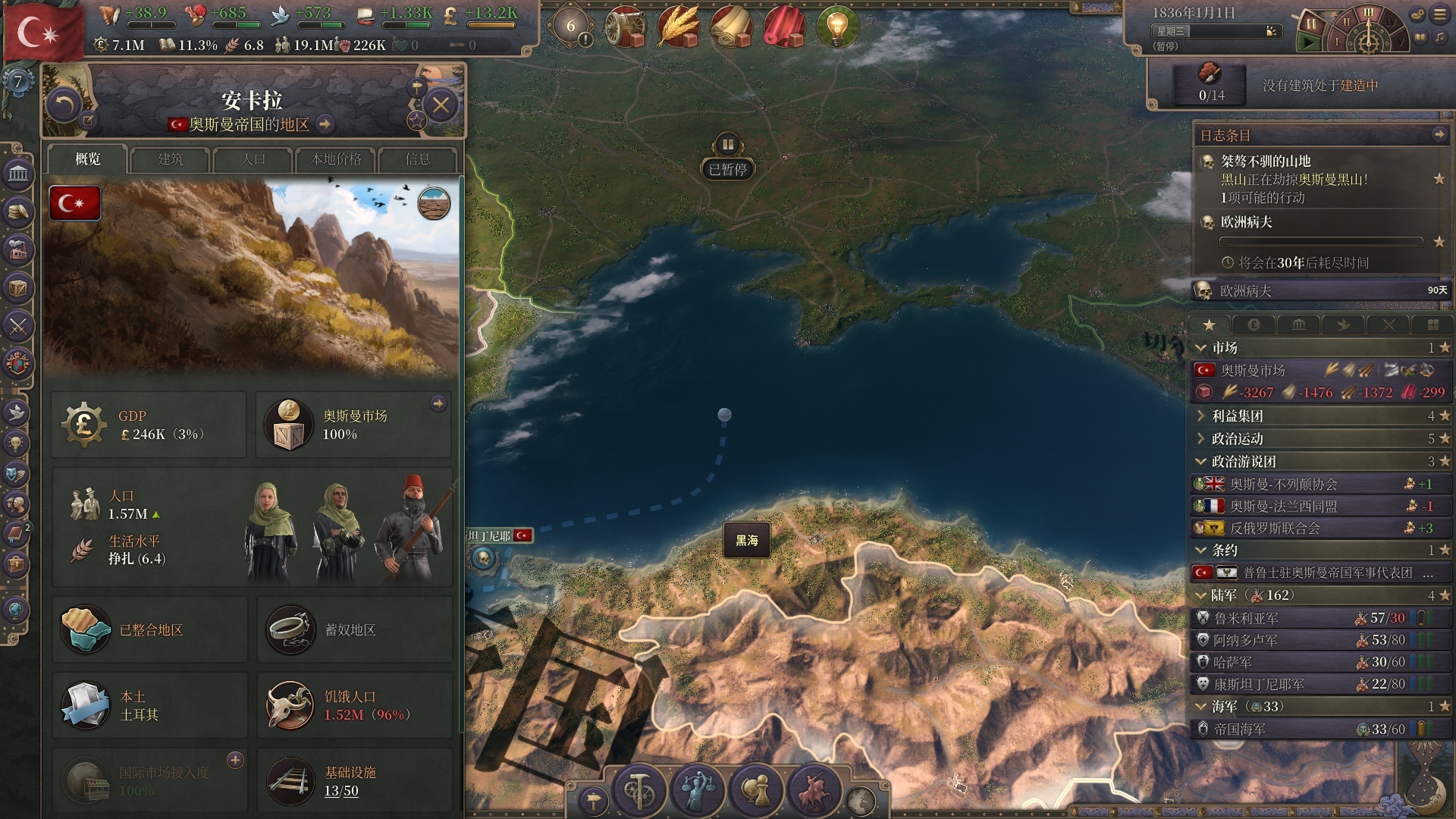The image size is (1456, 819).
Task: Open the 架骜不驯的山地 journal entry
Action: pyautogui.click(x=1266, y=162)
